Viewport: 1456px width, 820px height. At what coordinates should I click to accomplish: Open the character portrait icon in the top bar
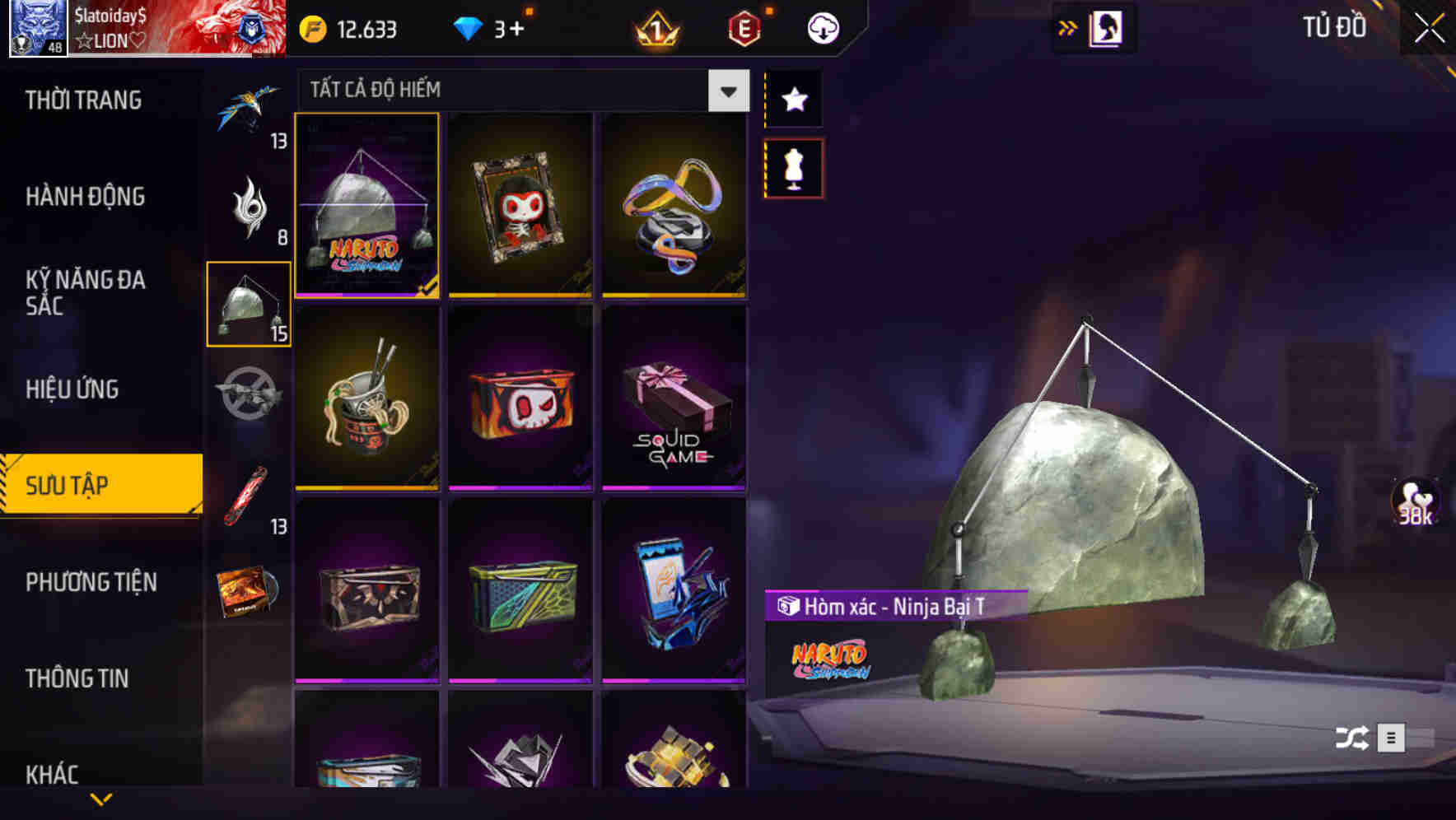[x=1107, y=27]
